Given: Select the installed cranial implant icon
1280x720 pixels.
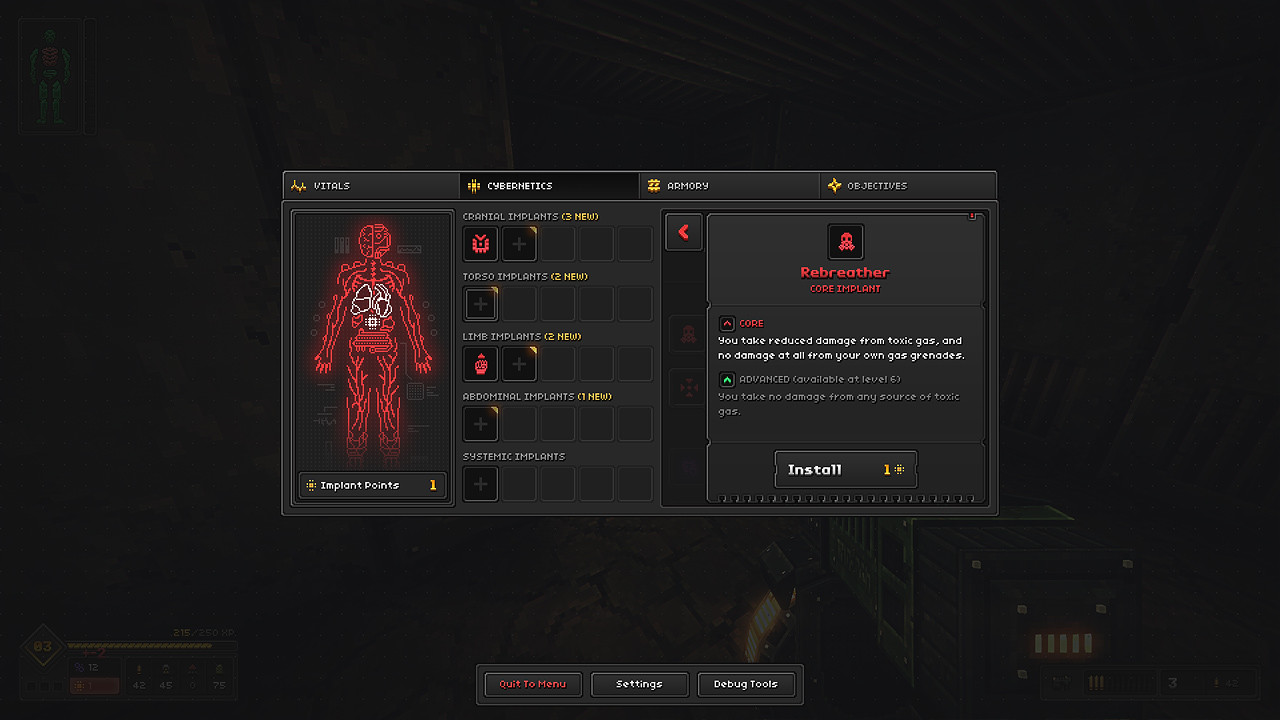Looking at the screenshot, I should (x=480, y=243).
